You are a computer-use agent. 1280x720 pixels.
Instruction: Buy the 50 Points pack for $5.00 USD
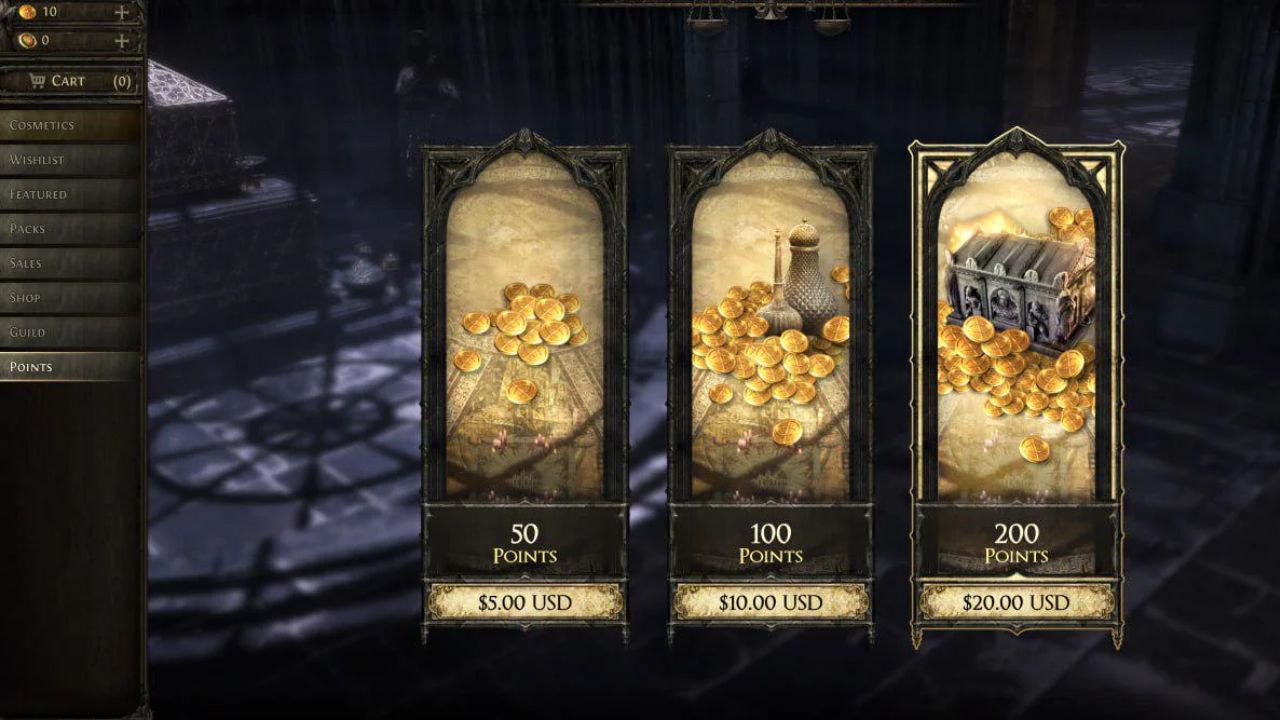[528, 603]
